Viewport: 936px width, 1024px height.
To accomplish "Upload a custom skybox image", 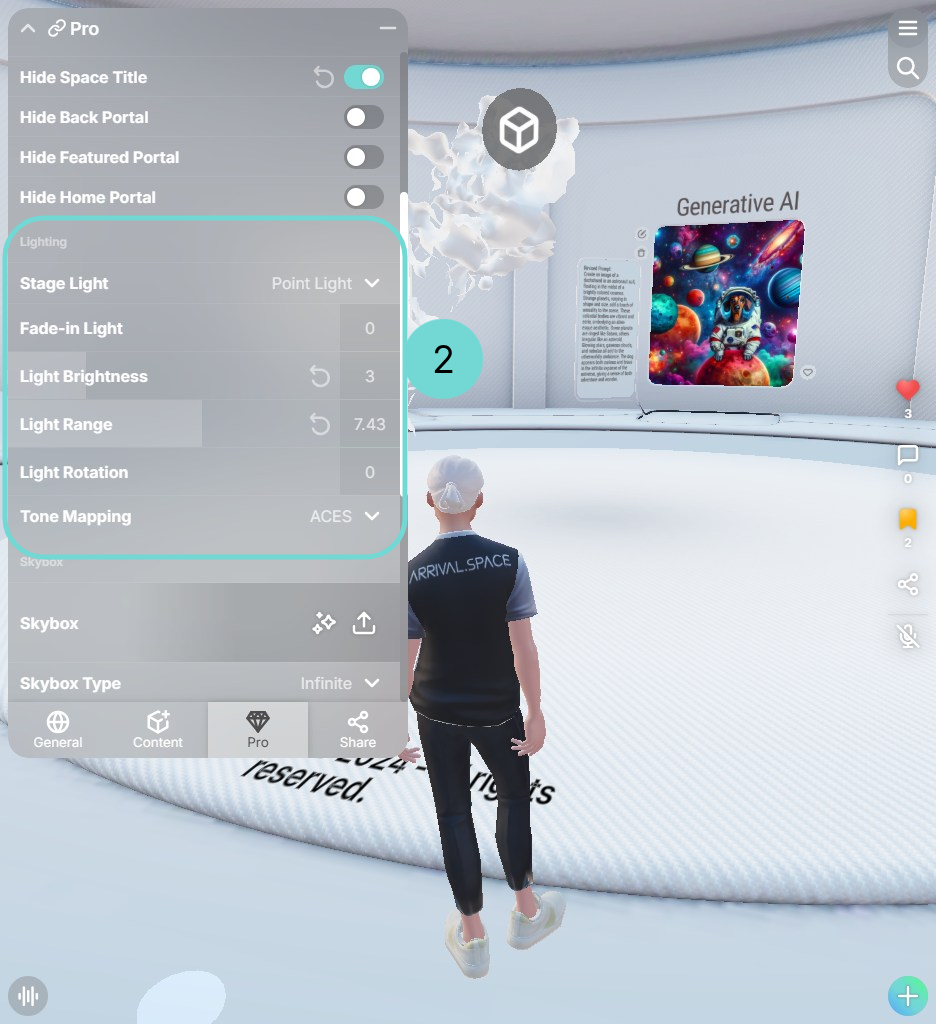I will tap(364, 623).
